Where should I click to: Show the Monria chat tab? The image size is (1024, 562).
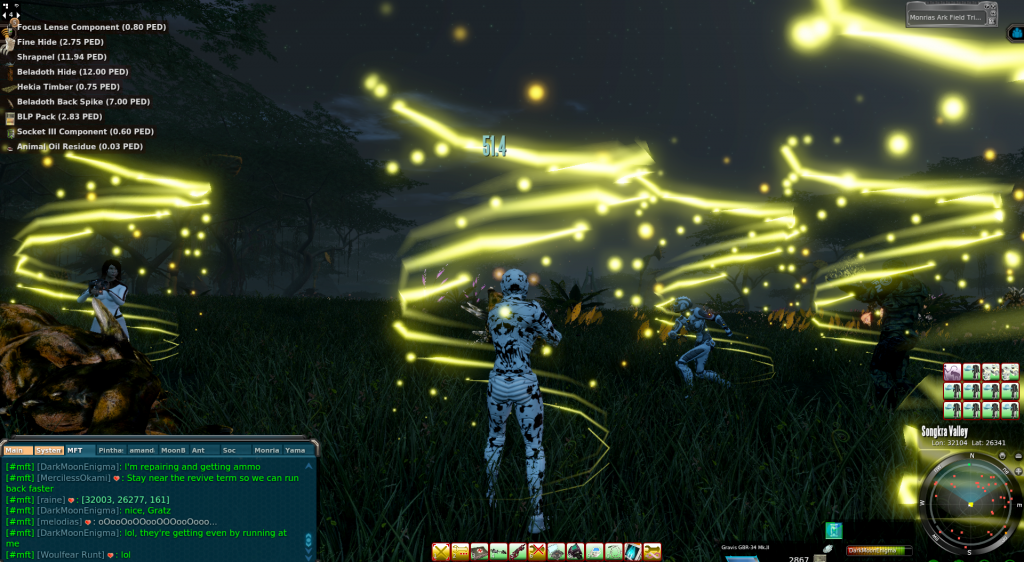(267, 450)
